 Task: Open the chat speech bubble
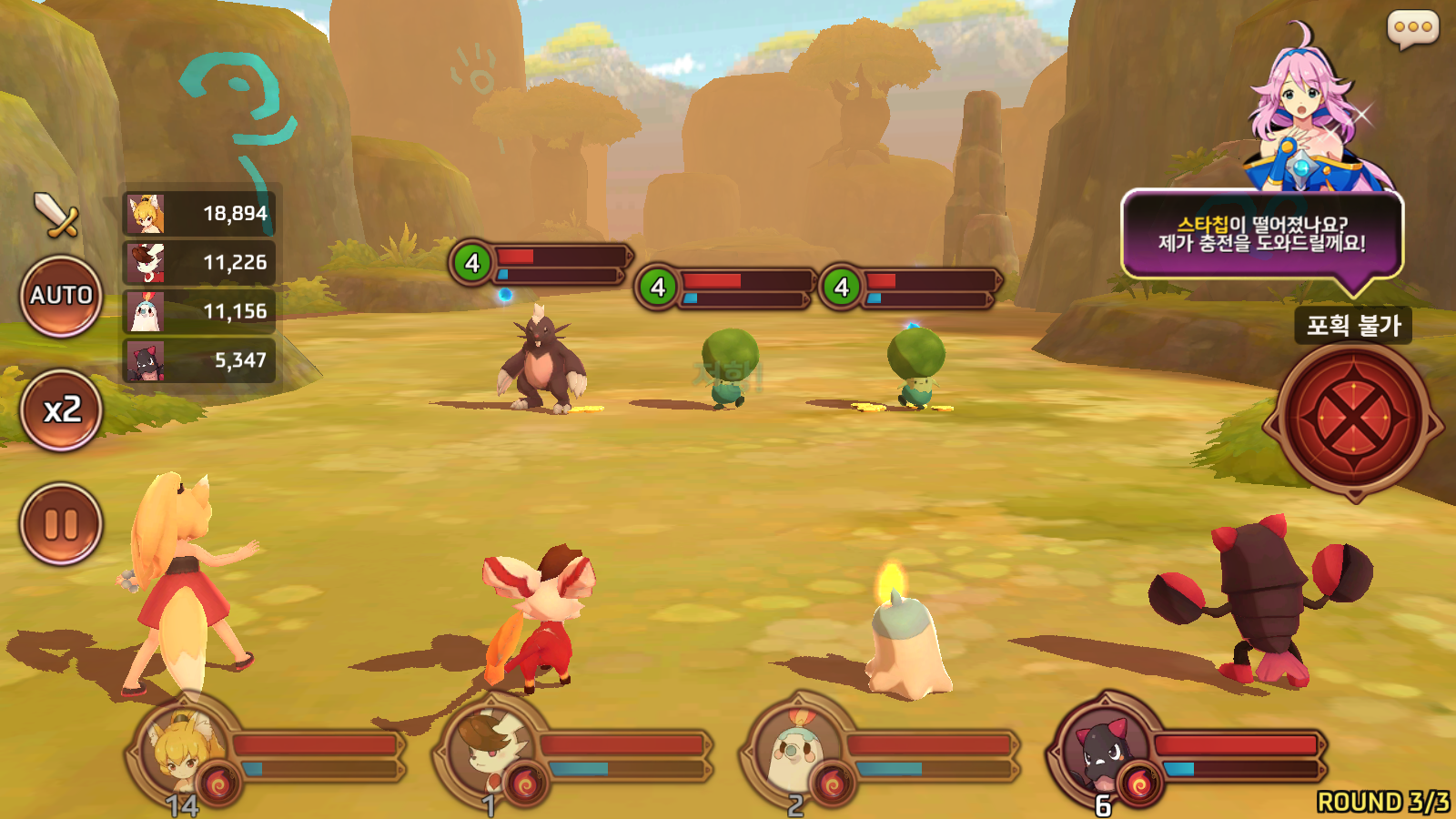click(x=1412, y=28)
